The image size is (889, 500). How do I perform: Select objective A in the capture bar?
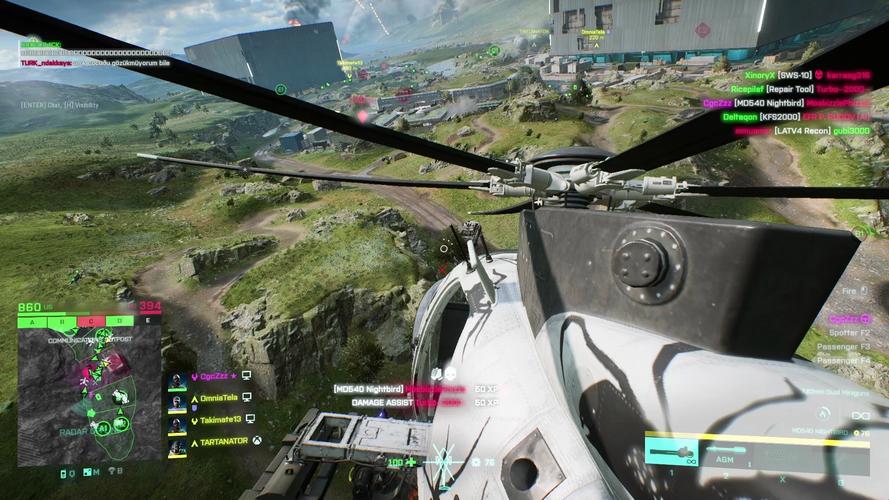pyautogui.click(x=32, y=321)
